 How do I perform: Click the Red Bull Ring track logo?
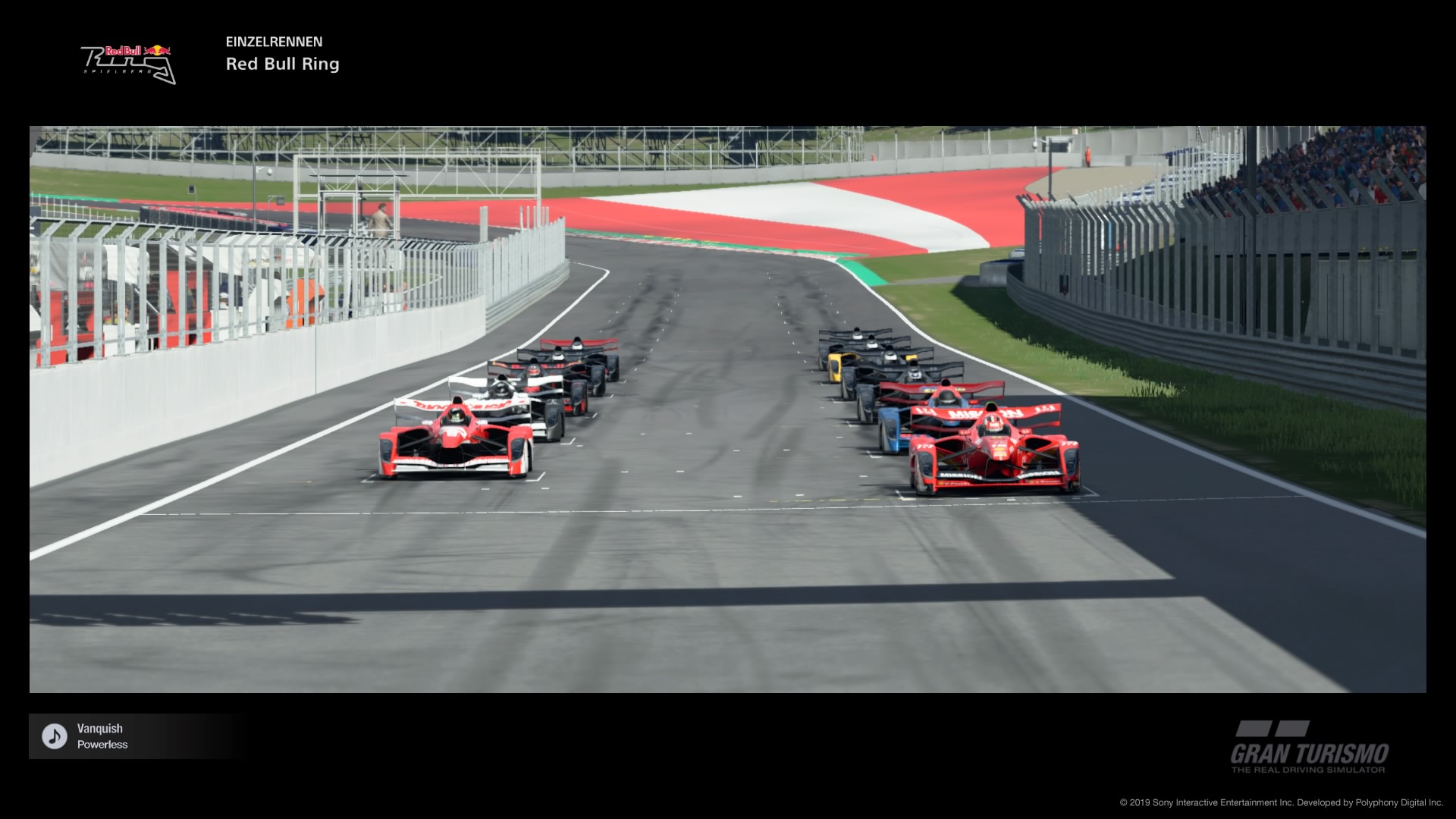tap(129, 61)
